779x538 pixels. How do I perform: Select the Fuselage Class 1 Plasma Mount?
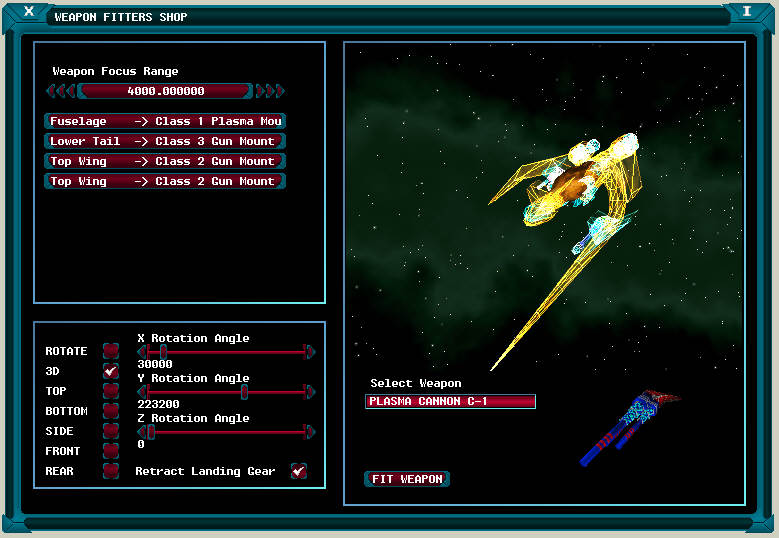click(165, 121)
